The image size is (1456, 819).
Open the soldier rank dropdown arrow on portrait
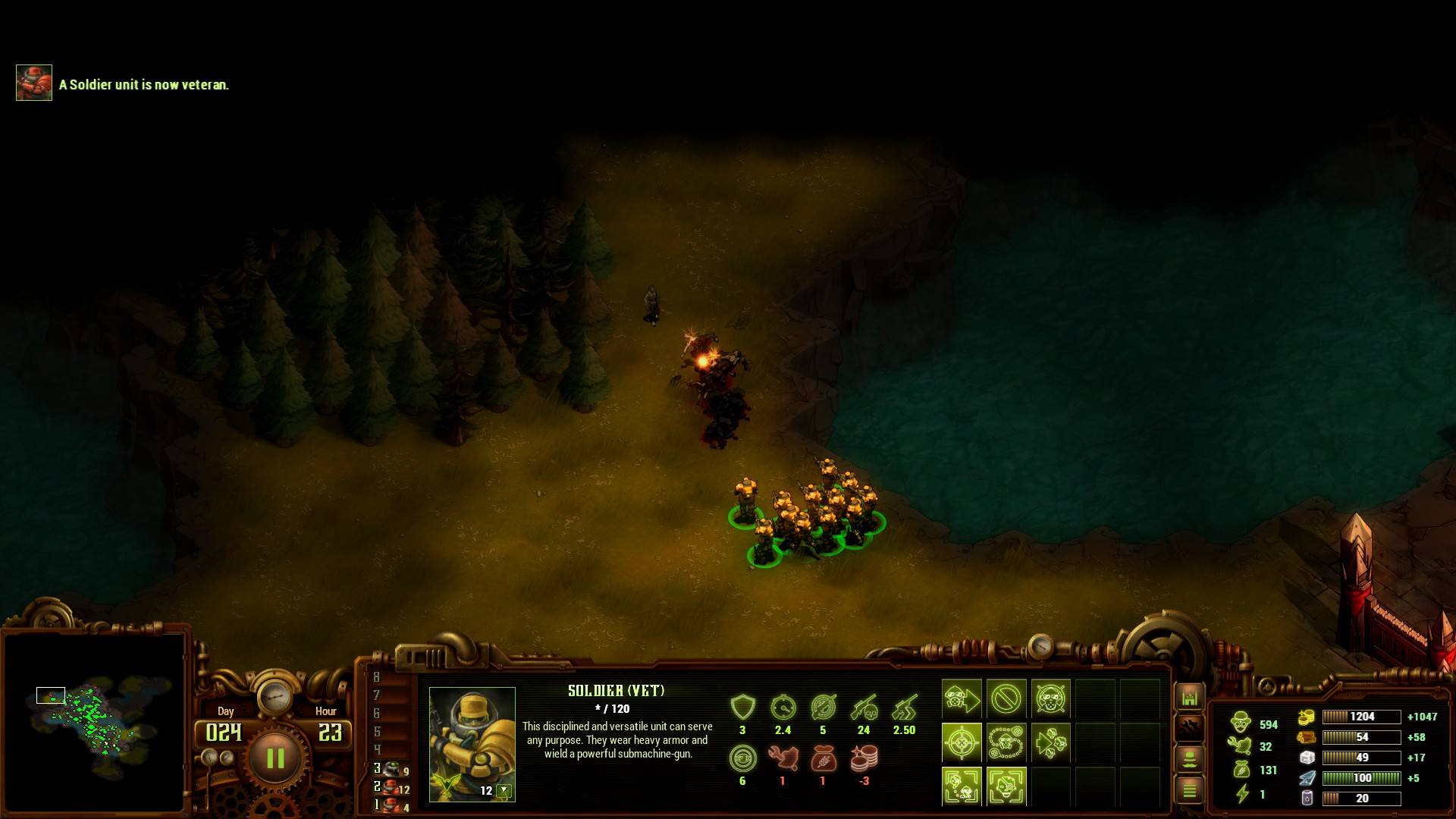504,789
